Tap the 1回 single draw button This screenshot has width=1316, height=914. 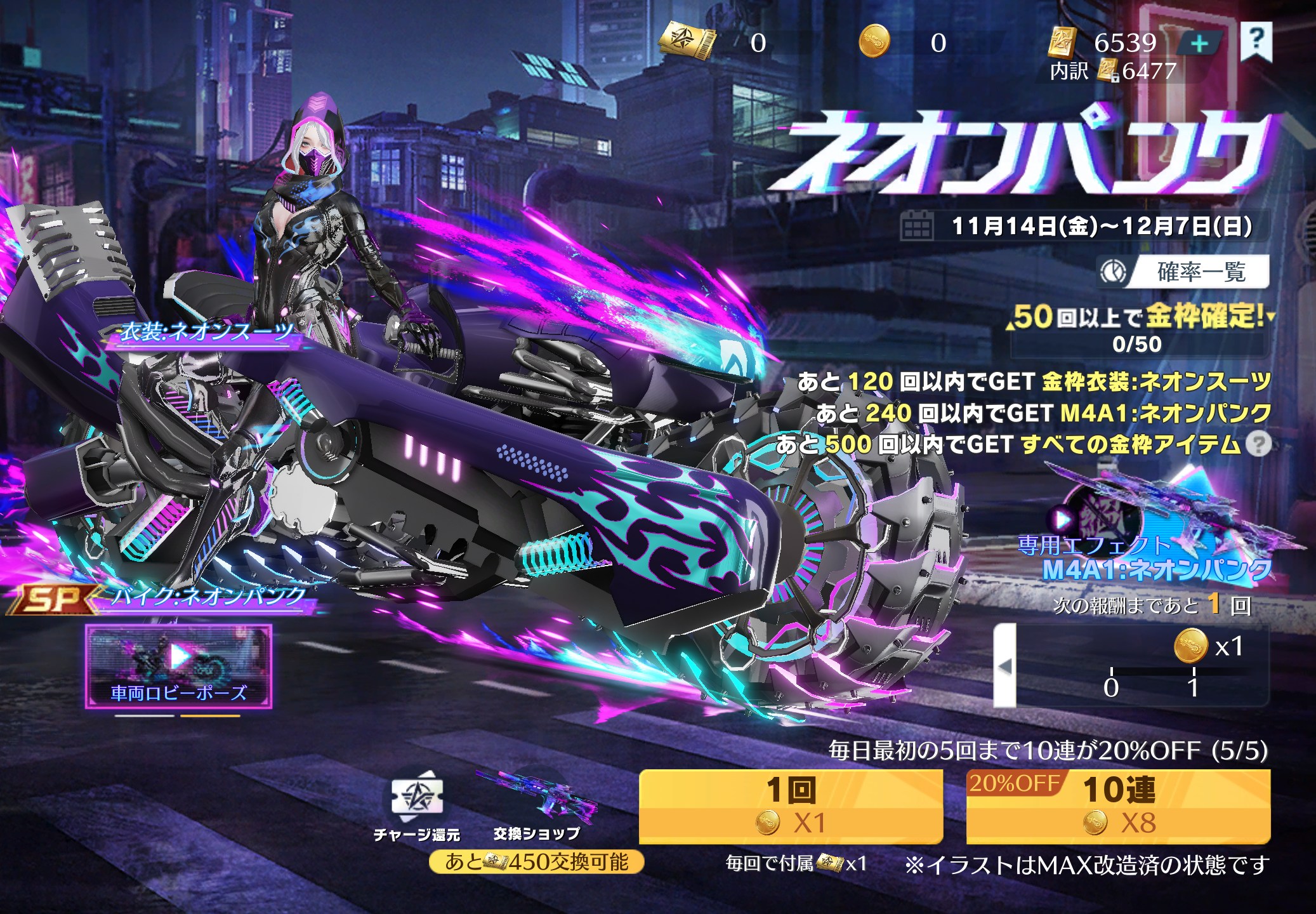[791, 806]
